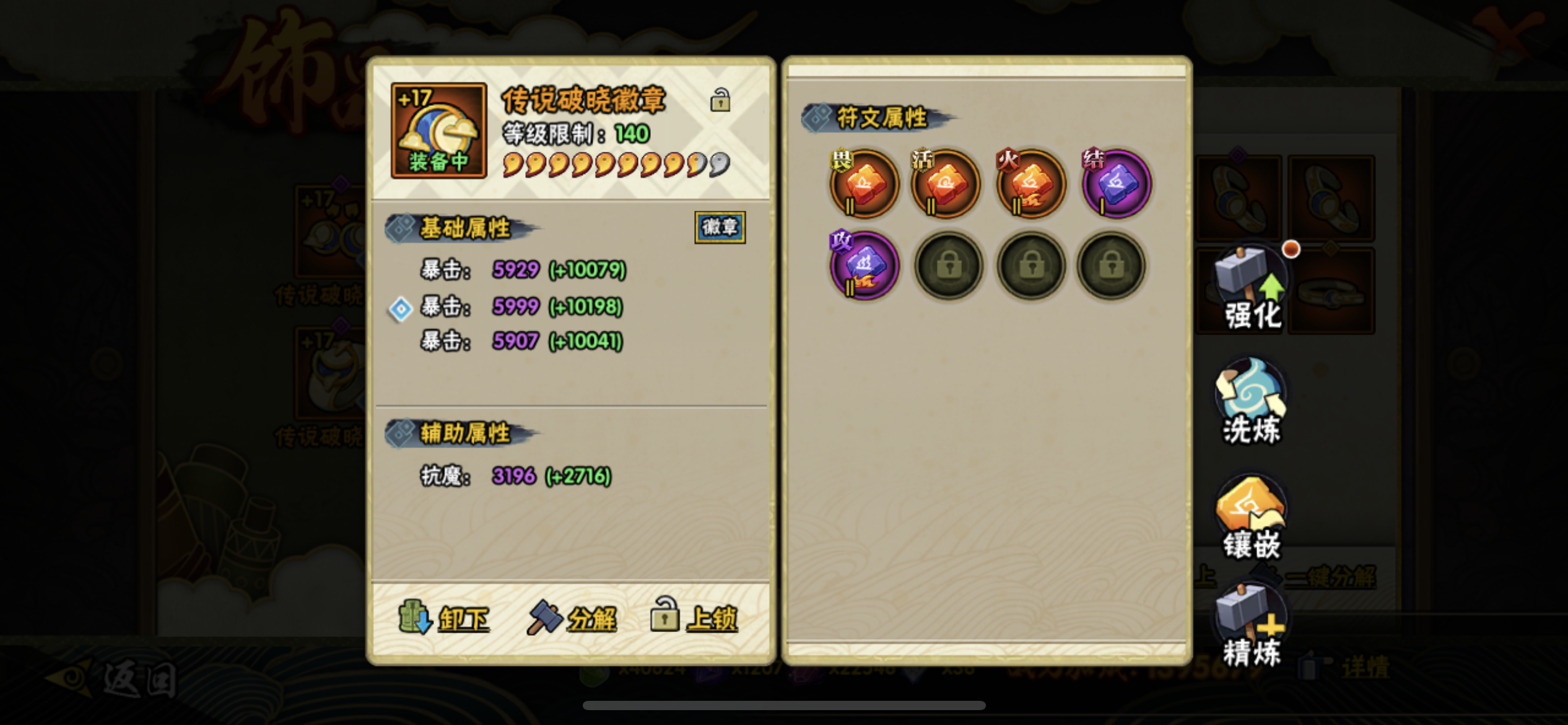The width and height of the screenshot is (1568, 725).
Task: Click the 徽章 badge type tag
Action: (720, 227)
